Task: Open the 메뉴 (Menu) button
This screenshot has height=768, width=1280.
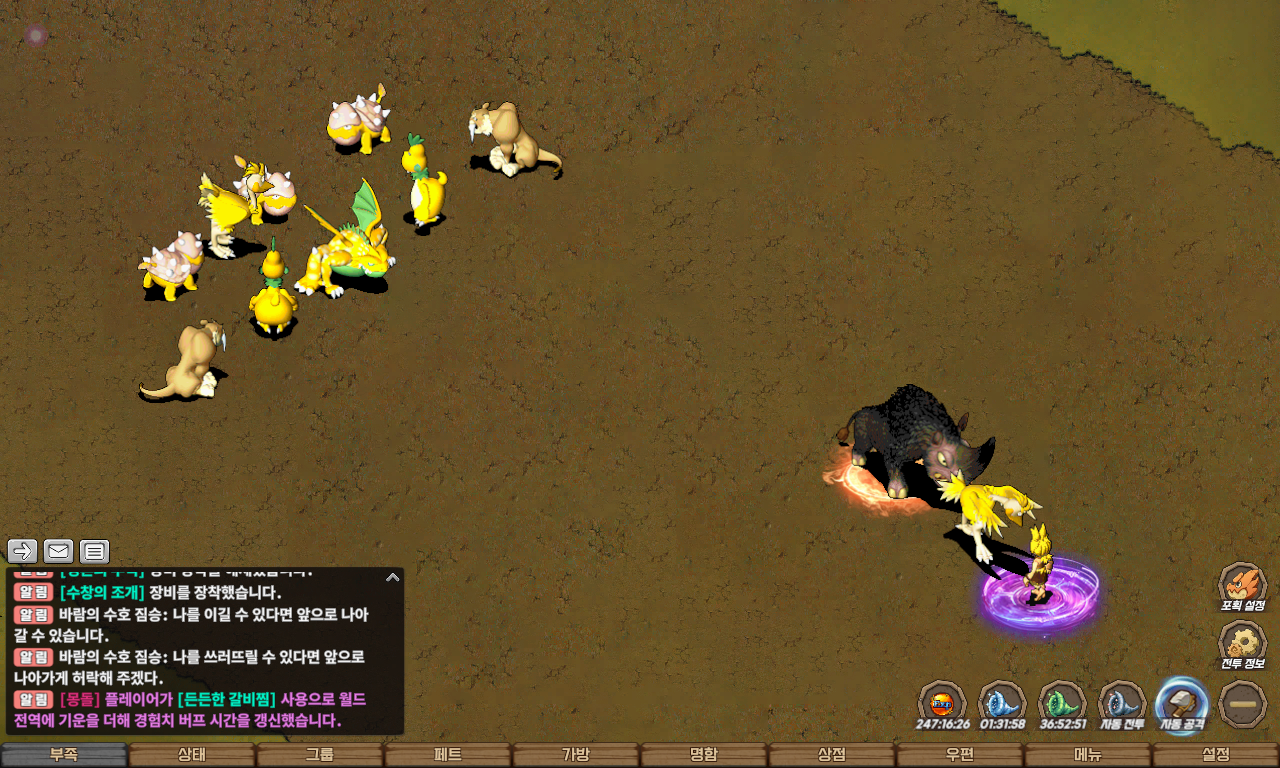Action: point(1088,755)
